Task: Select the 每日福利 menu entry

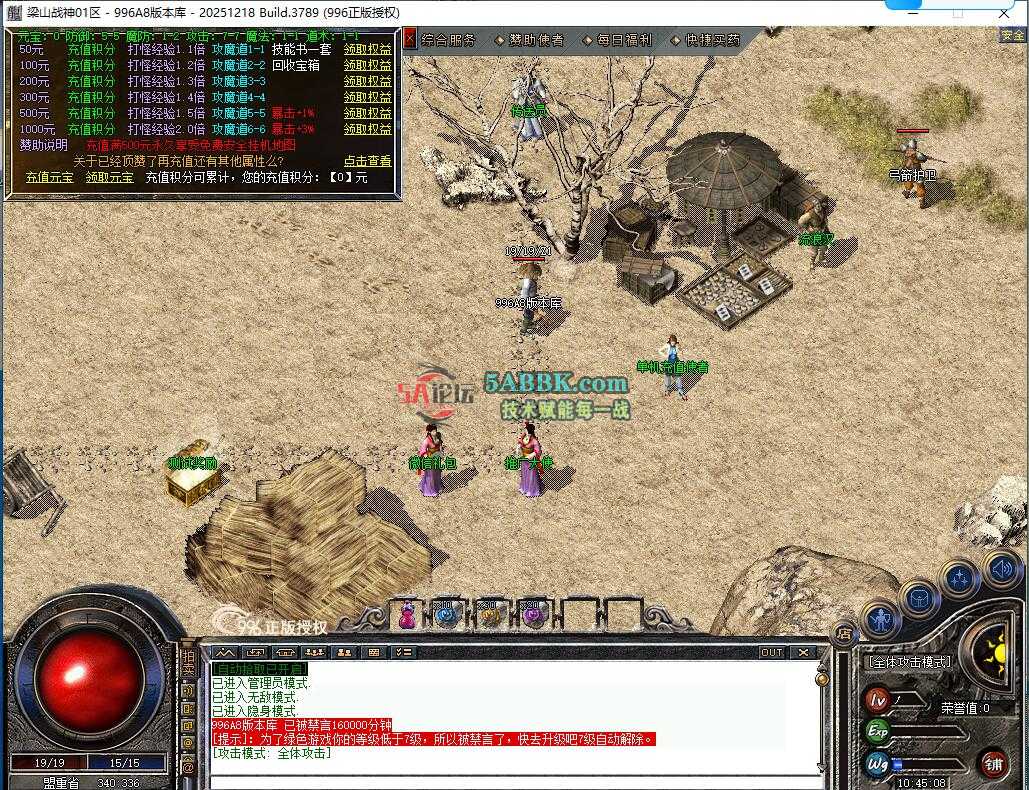Action: (624, 40)
